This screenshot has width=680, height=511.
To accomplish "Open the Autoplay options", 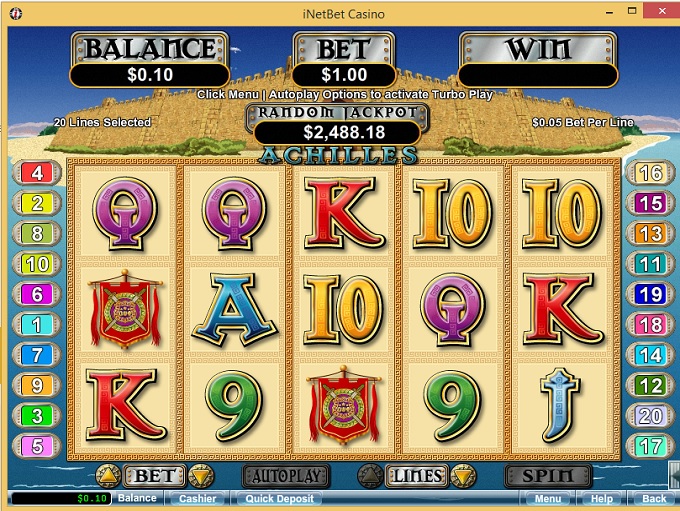I will click(x=284, y=475).
